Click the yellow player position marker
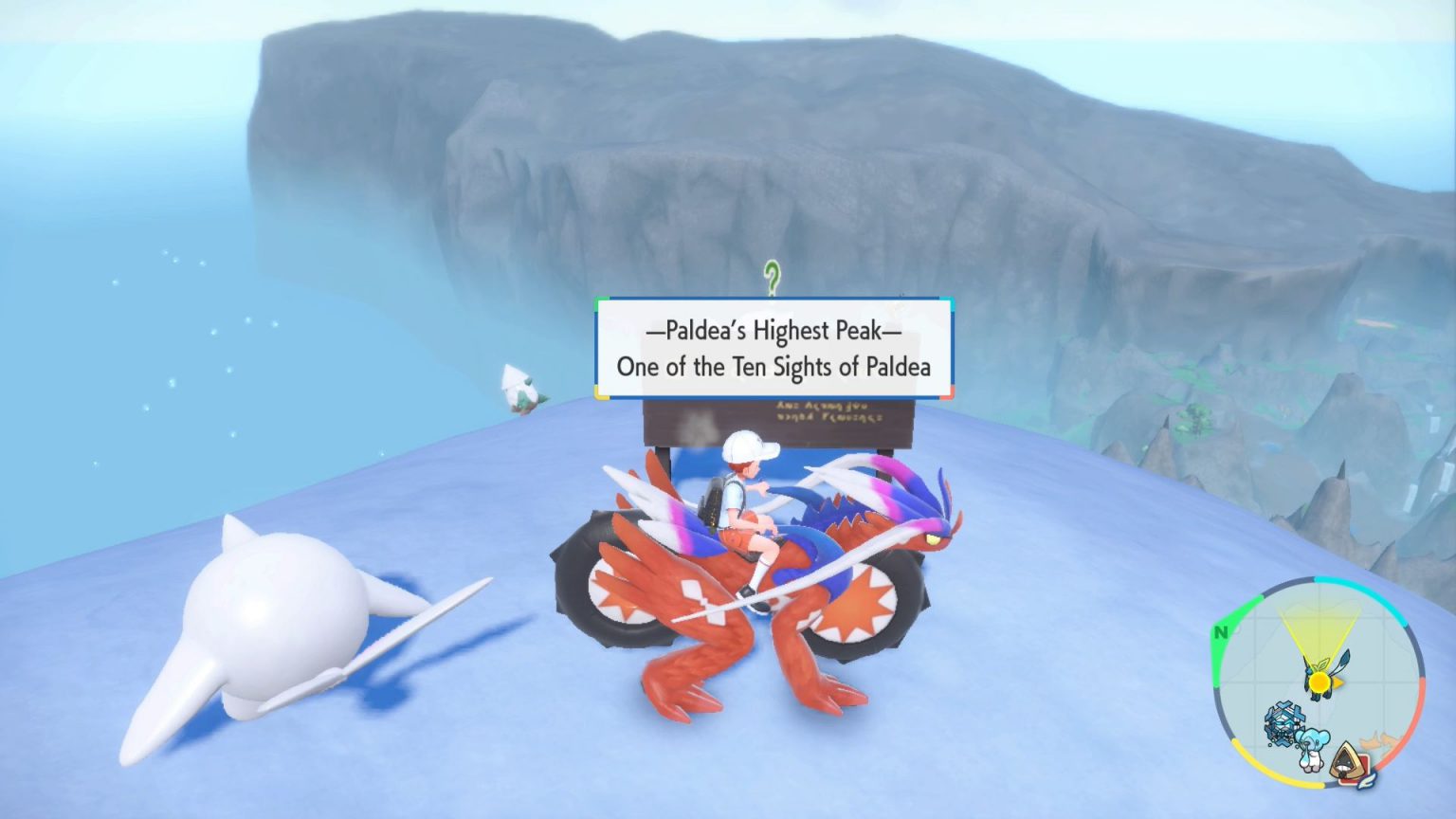 [1319, 680]
